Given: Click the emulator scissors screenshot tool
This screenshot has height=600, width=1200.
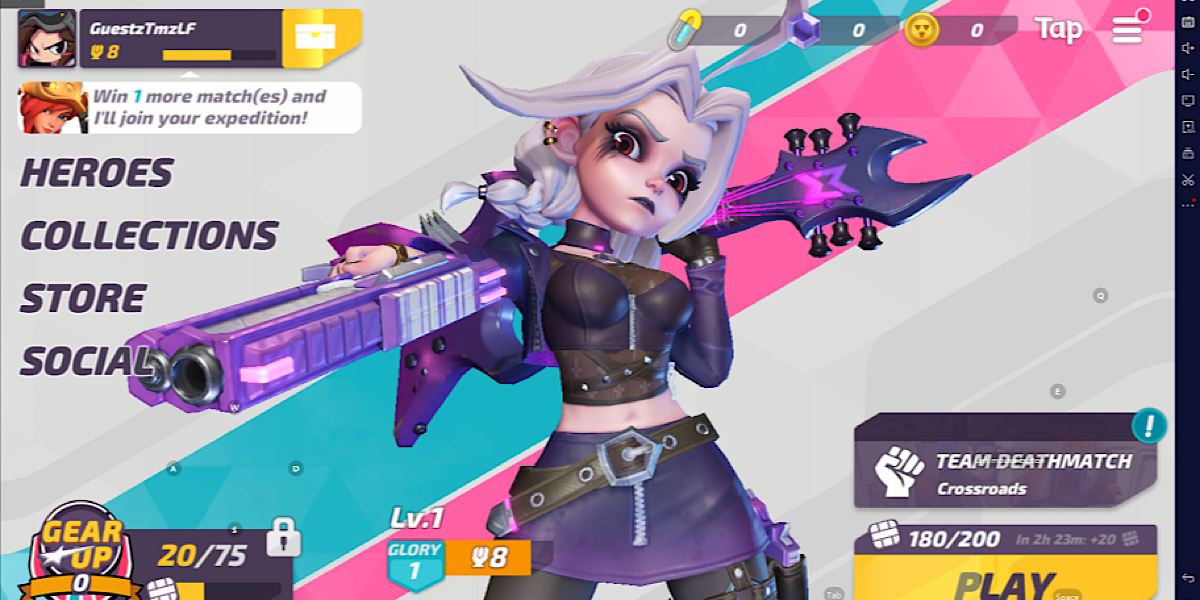Looking at the screenshot, I should tap(1188, 180).
